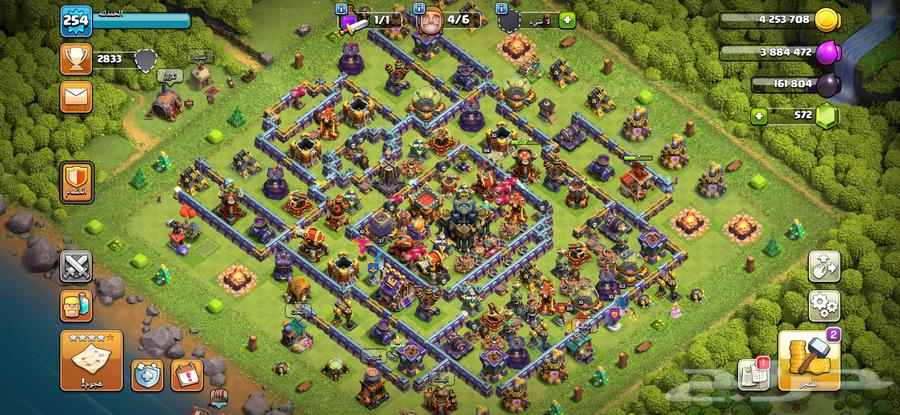Open the army overview barbarian button
The width and height of the screenshot is (900, 415).
point(77,304)
